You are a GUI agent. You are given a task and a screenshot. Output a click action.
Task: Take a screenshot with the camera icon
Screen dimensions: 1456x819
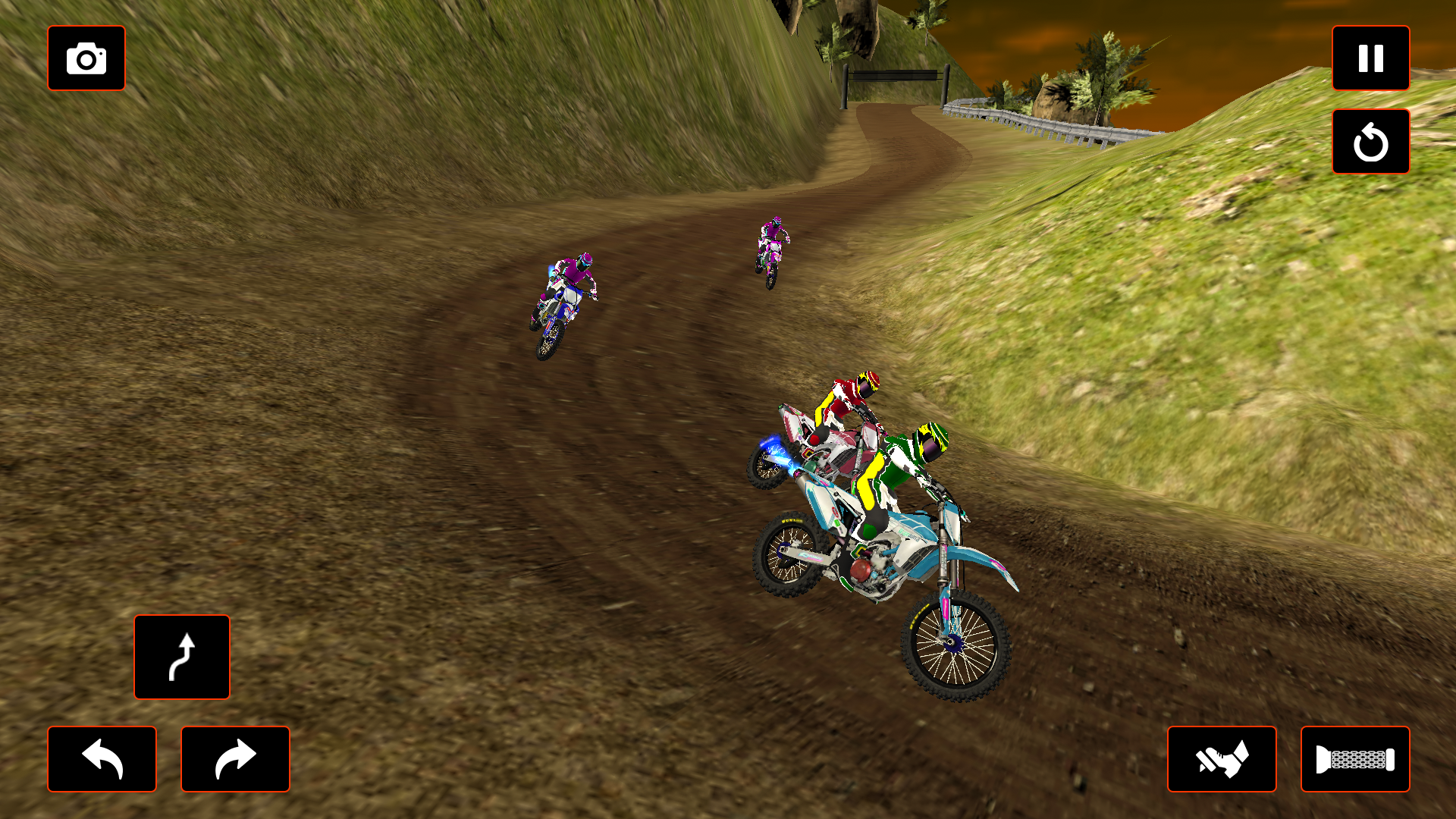86,58
